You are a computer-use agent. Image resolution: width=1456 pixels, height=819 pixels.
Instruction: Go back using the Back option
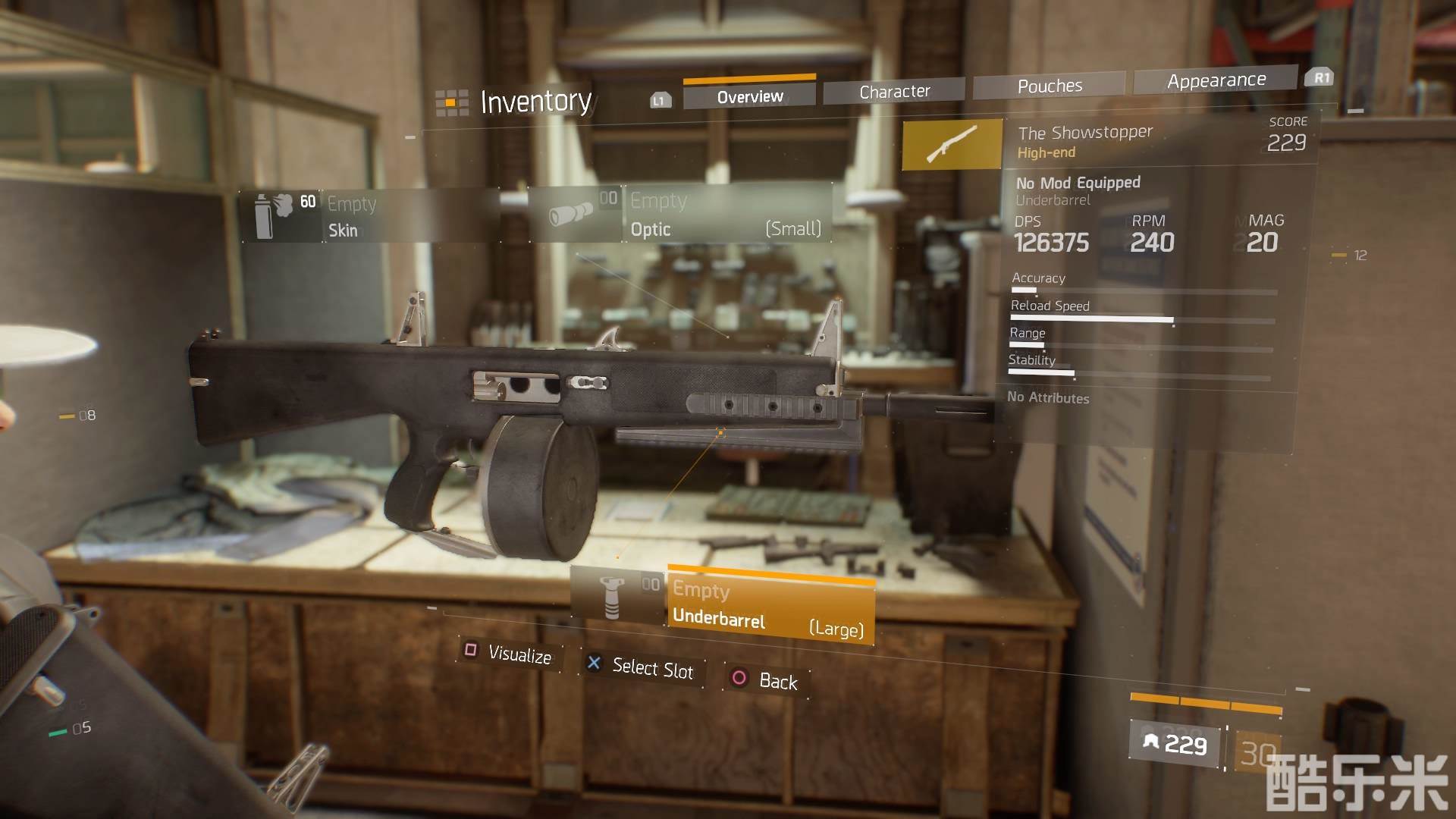pos(766,679)
